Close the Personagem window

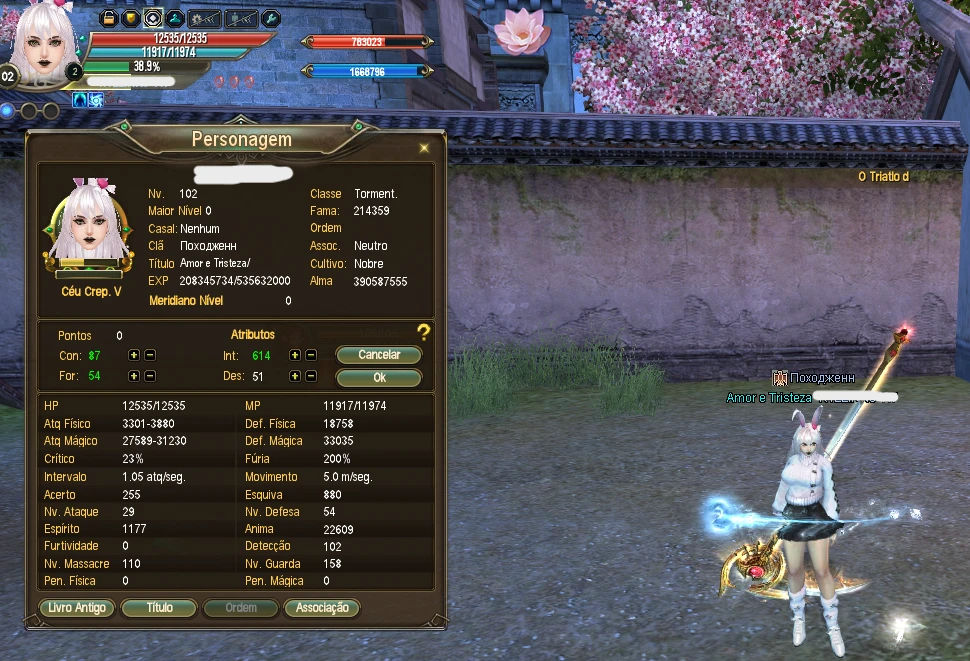click(424, 148)
